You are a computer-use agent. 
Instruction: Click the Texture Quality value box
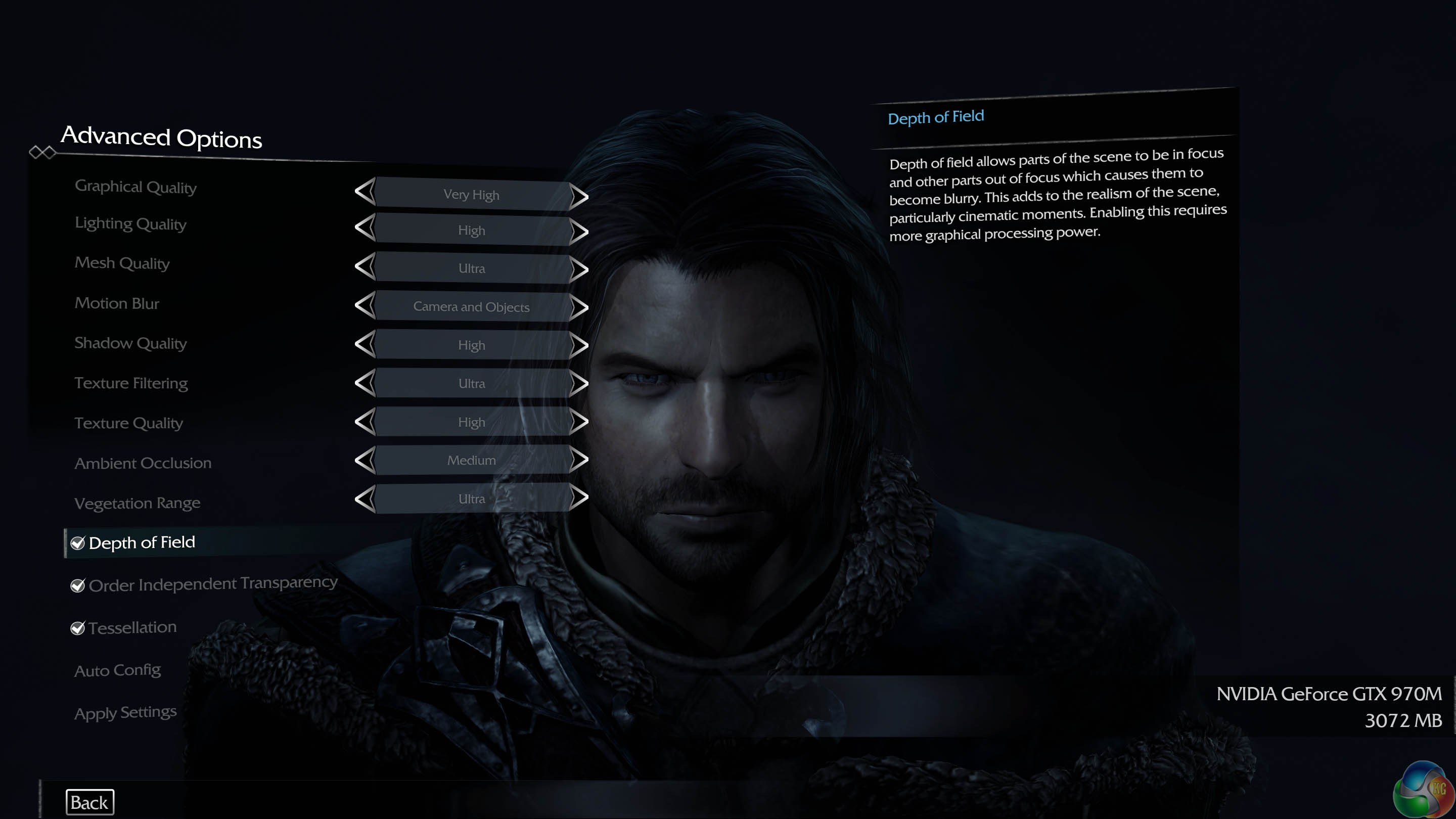pyautogui.click(x=471, y=422)
